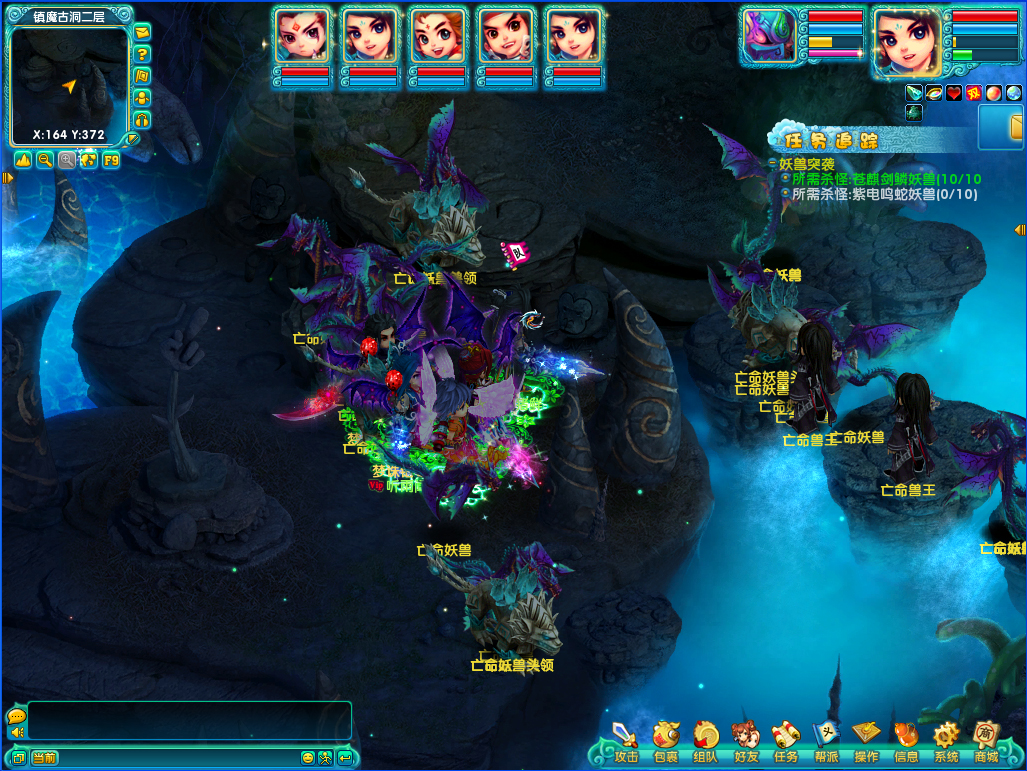Image resolution: width=1027 pixels, height=771 pixels.
Task: Click the mail envelope icon beside minimap
Action: tap(142, 32)
